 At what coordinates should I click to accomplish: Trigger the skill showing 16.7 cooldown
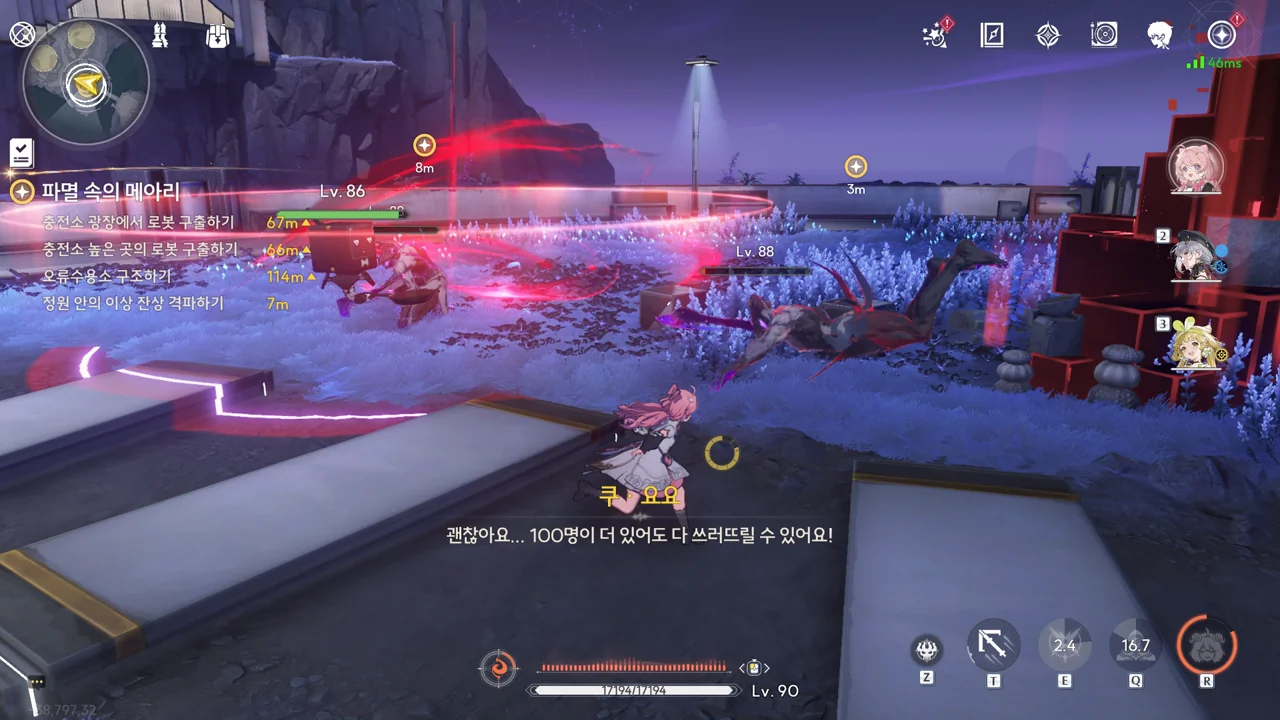tap(1136, 645)
